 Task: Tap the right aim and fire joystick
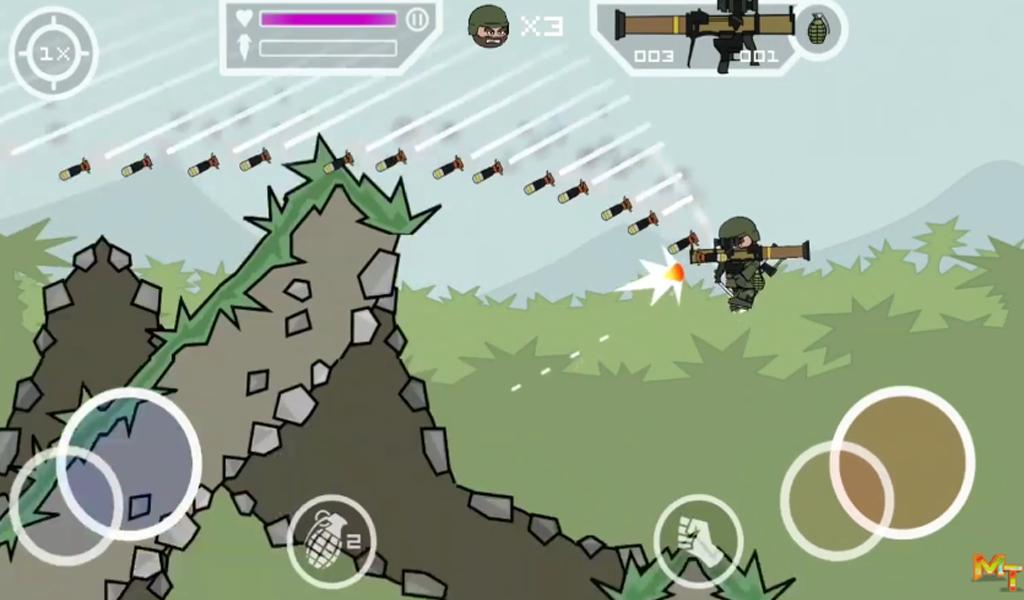pyautogui.click(x=902, y=461)
